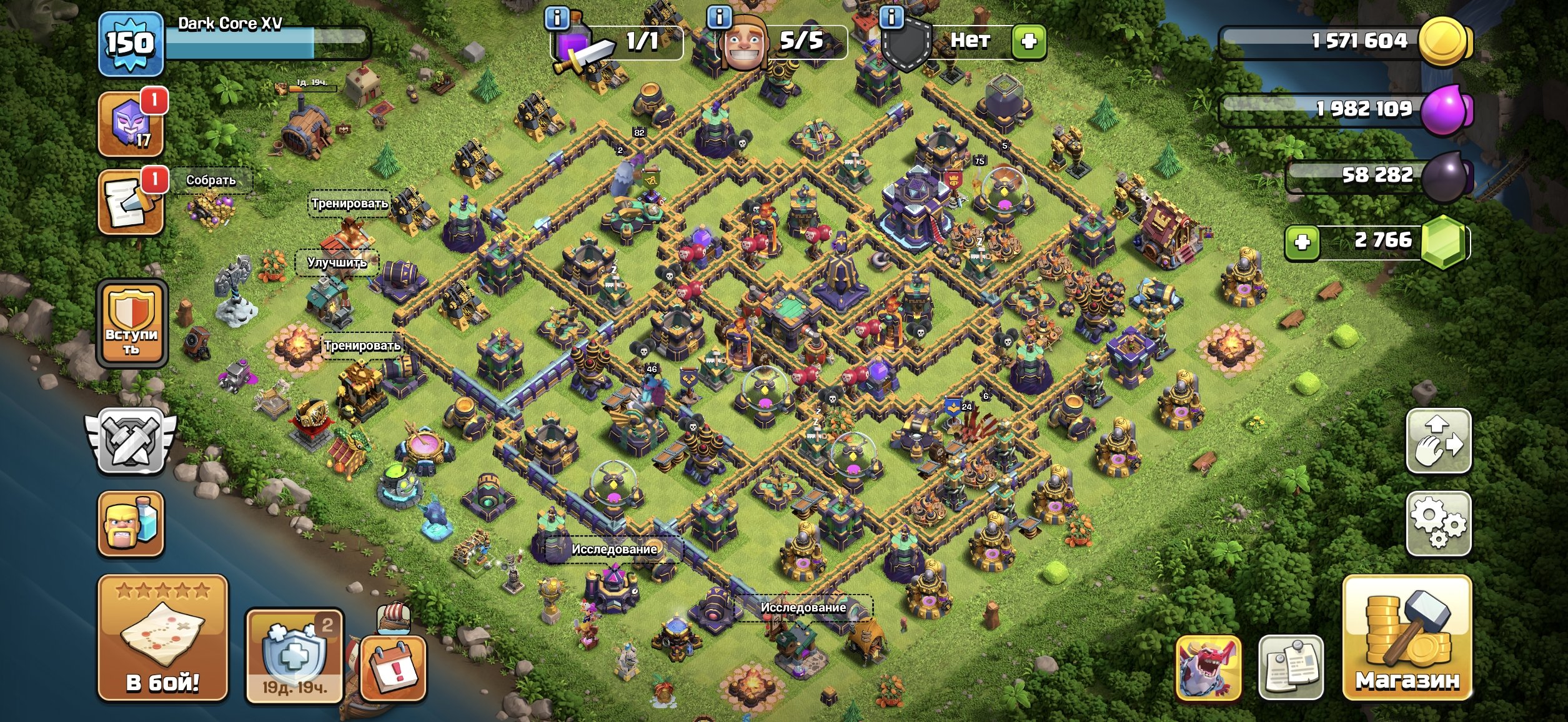Show laboratory info next to 1/1
1568x722 pixels.
[557, 17]
